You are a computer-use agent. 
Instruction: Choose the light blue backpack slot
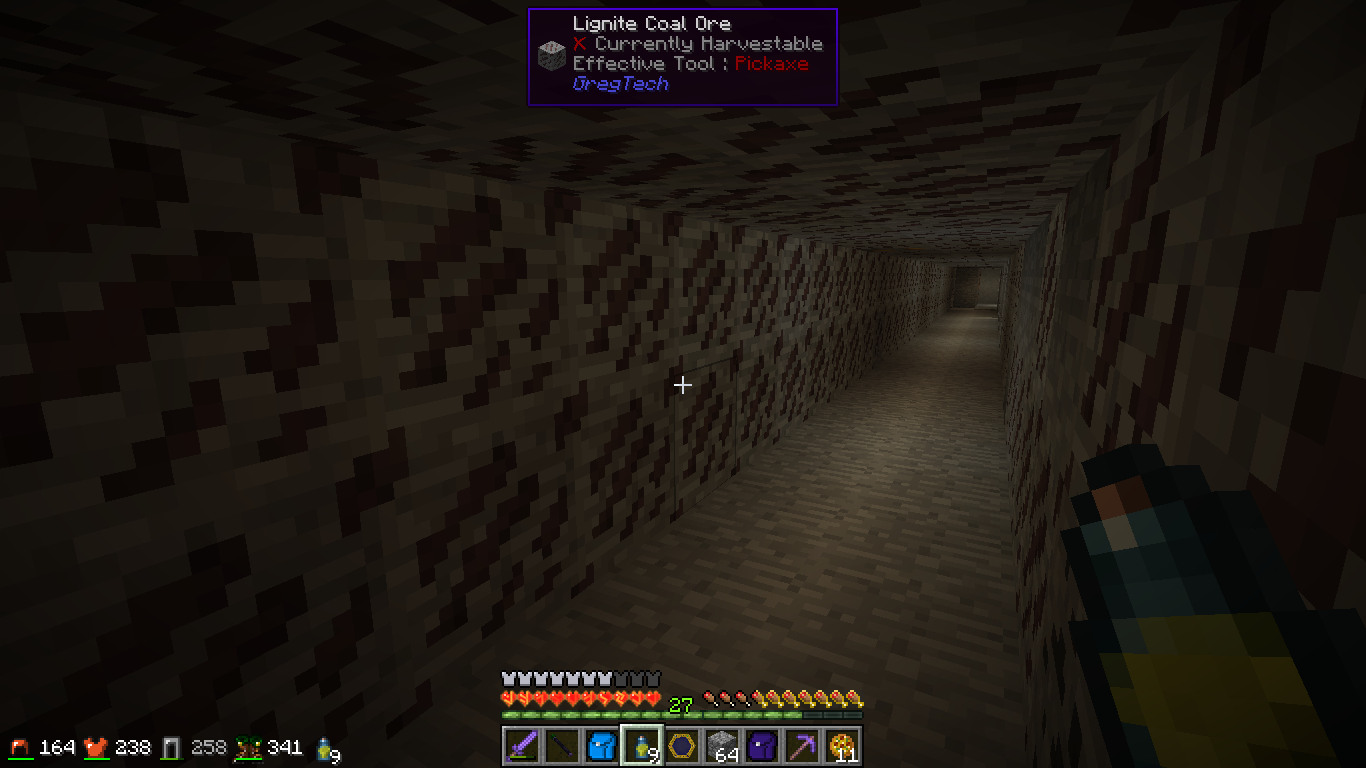602,746
